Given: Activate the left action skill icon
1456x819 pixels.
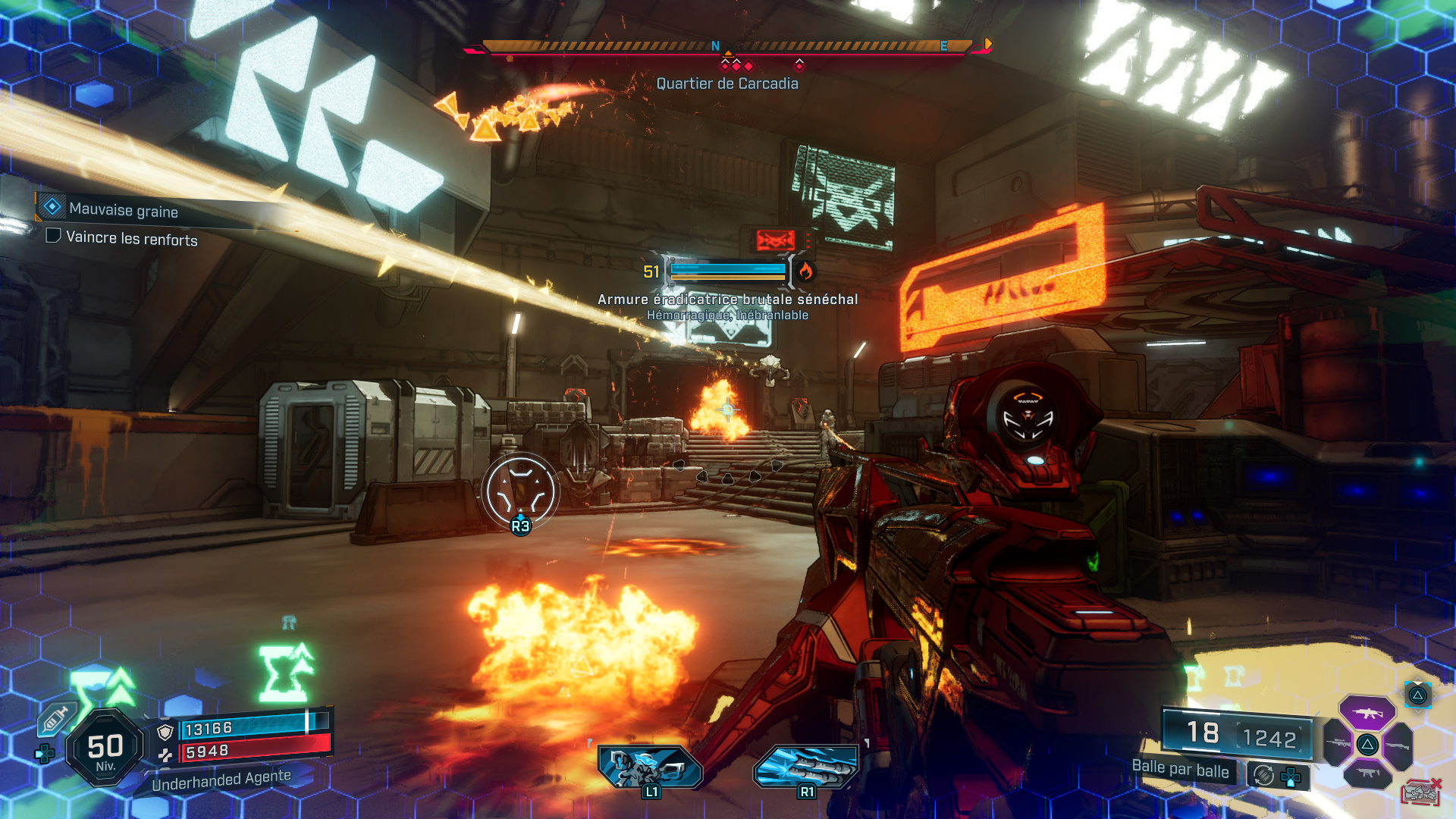Looking at the screenshot, I should click(x=650, y=766).
